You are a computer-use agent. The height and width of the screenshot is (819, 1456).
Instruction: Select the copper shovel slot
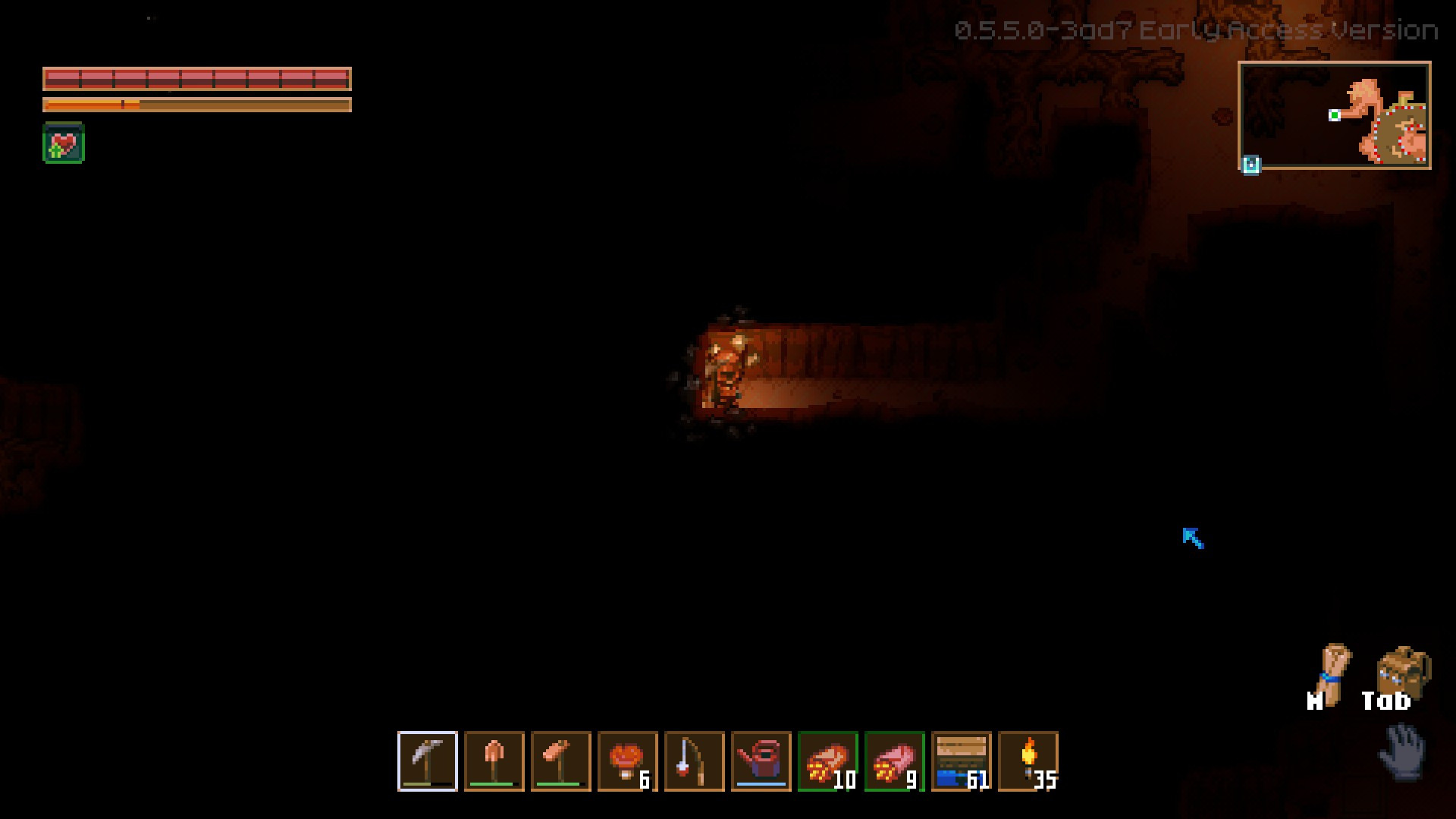coord(494,761)
